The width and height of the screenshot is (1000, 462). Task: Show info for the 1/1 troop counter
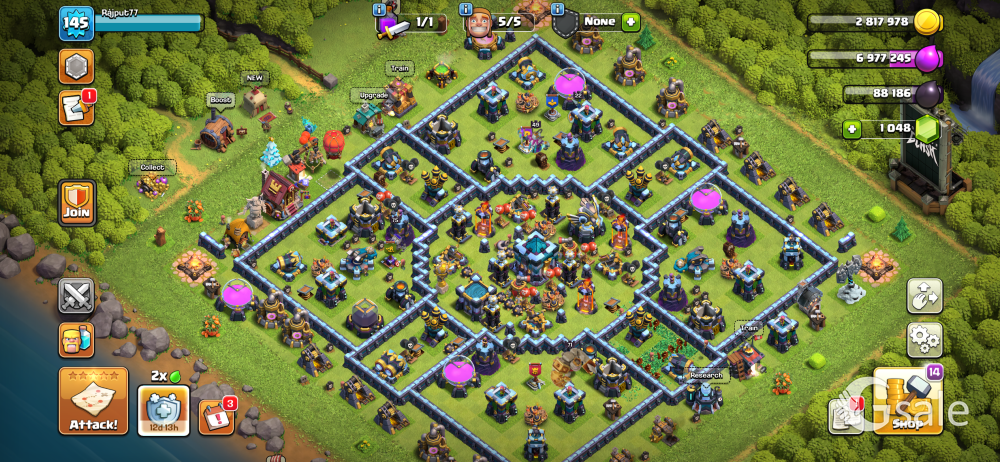click(x=380, y=9)
